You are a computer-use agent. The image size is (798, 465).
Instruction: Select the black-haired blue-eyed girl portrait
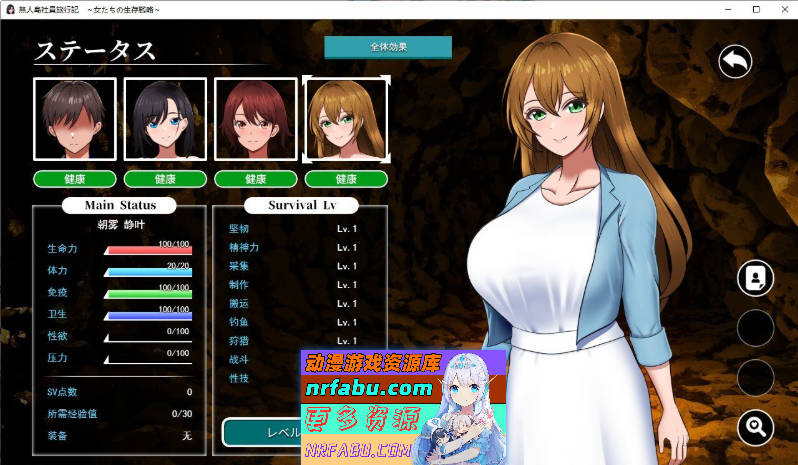pyautogui.click(x=165, y=119)
